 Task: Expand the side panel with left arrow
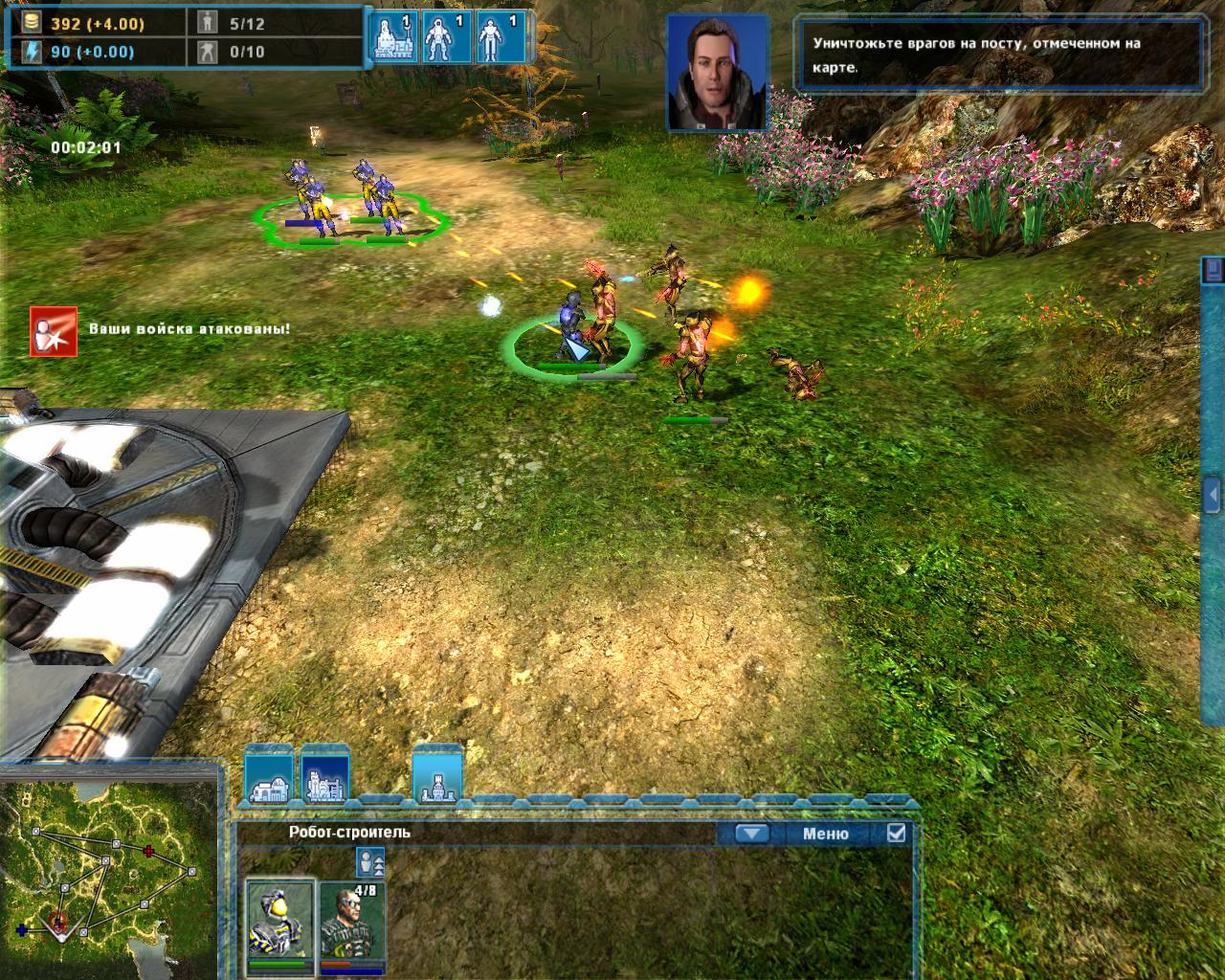1214,495
